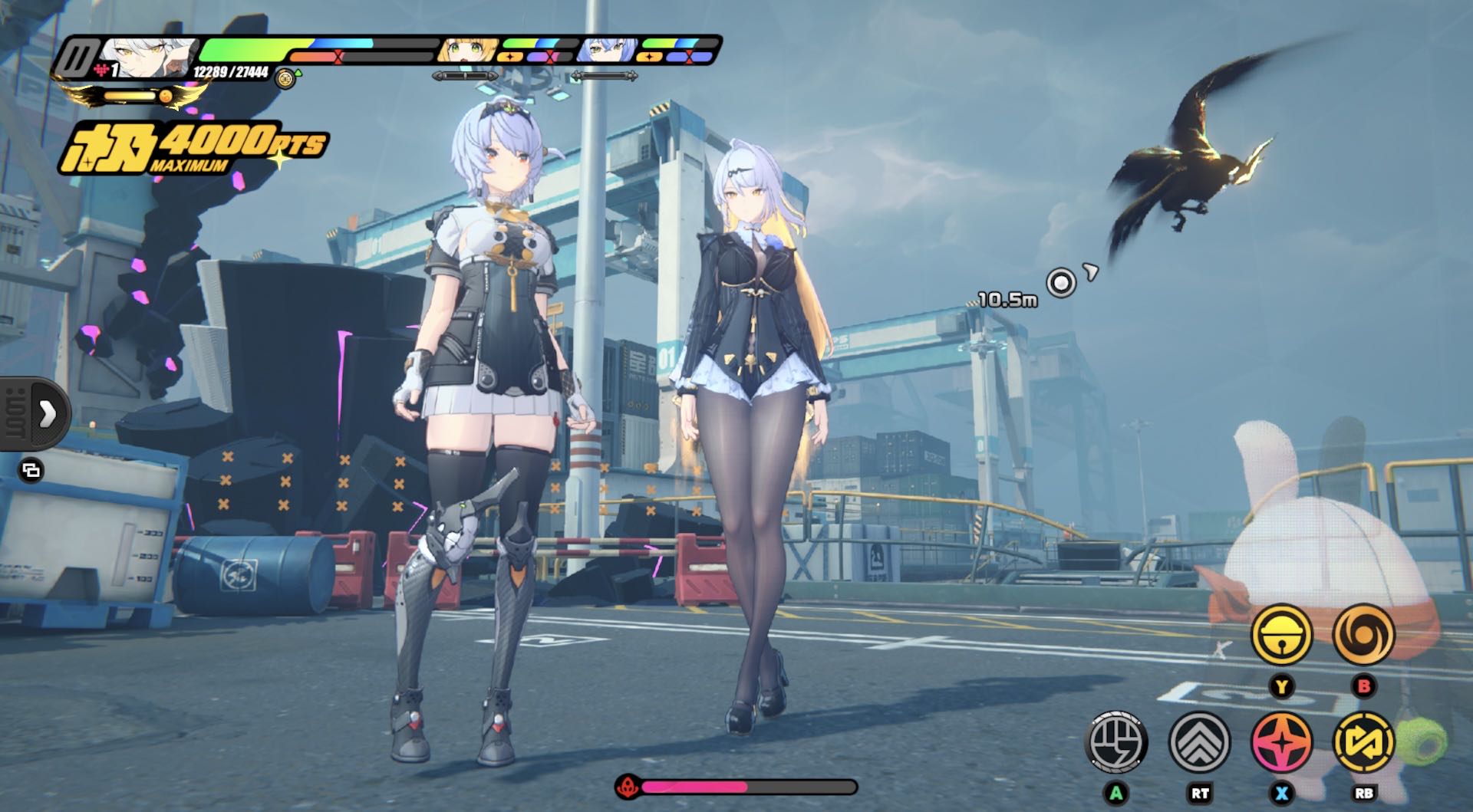Switch to the blue-haired teammate portrait
The height and width of the screenshot is (812, 1473).
point(607,51)
